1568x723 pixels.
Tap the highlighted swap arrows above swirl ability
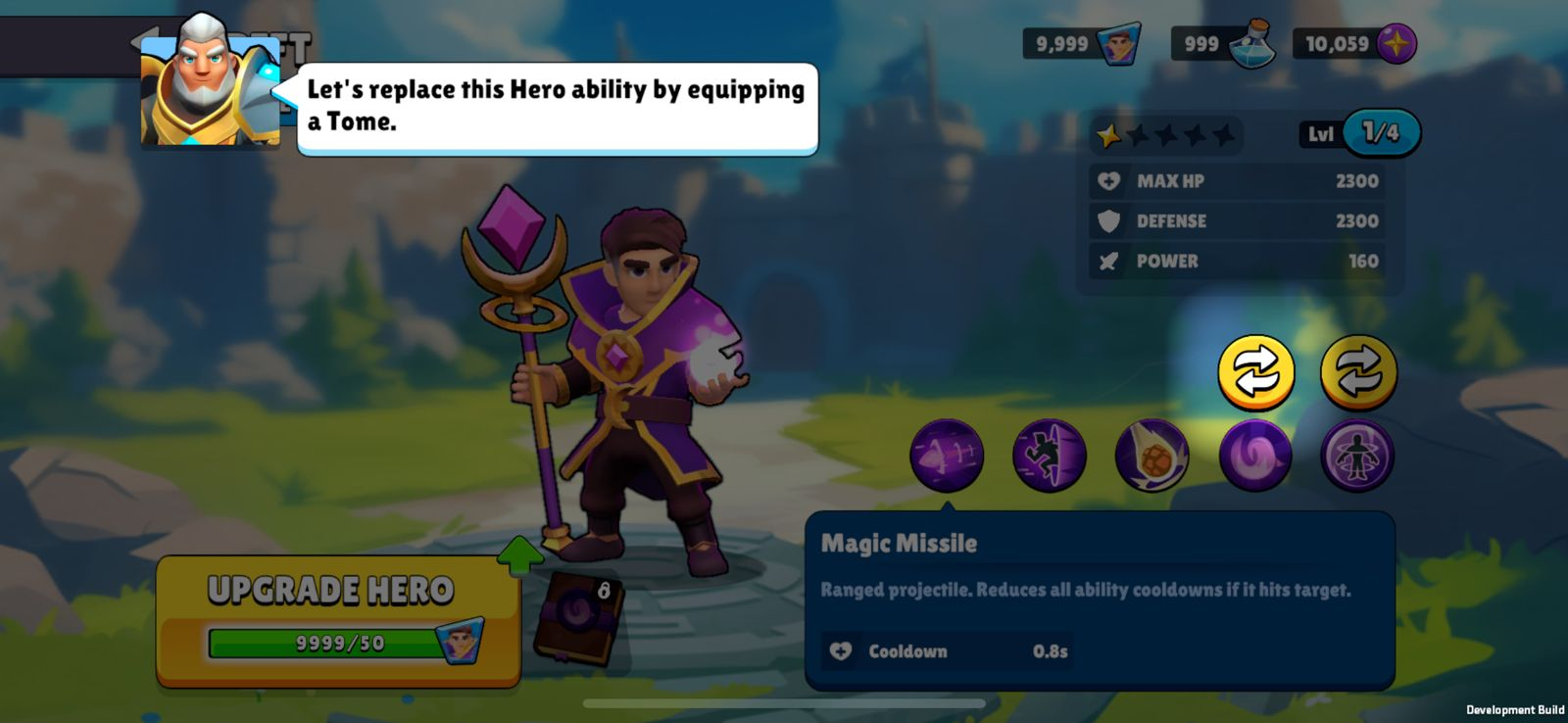pyautogui.click(x=1255, y=372)
